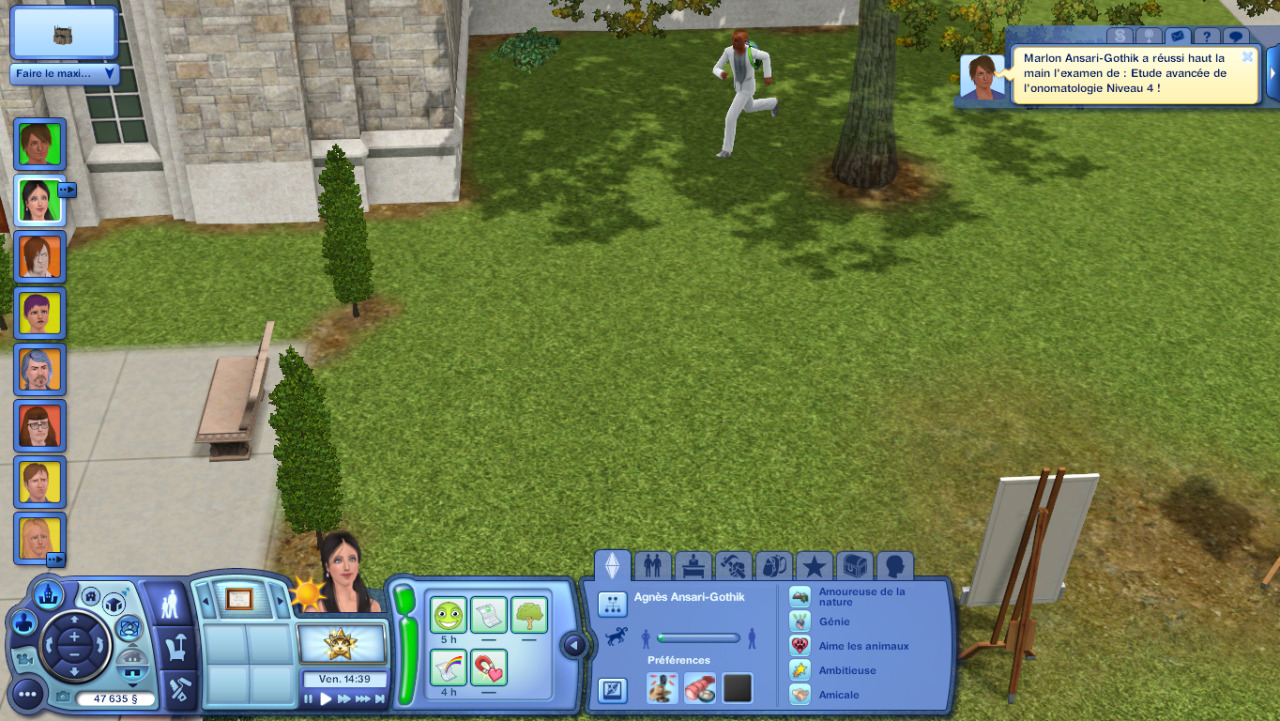Switch to the relationships tab with two figures
This screenshot has width=1280, height=721.
point(653,567)
